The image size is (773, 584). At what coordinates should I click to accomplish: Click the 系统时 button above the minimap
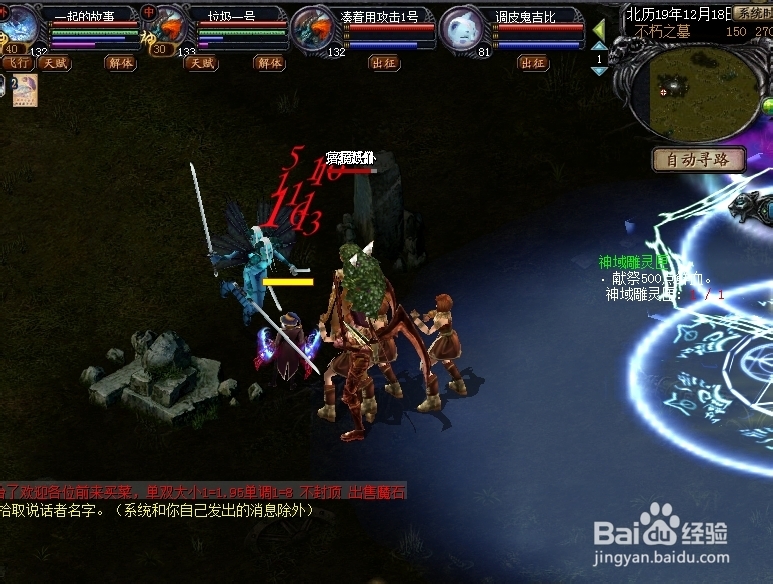coord(752,13)
